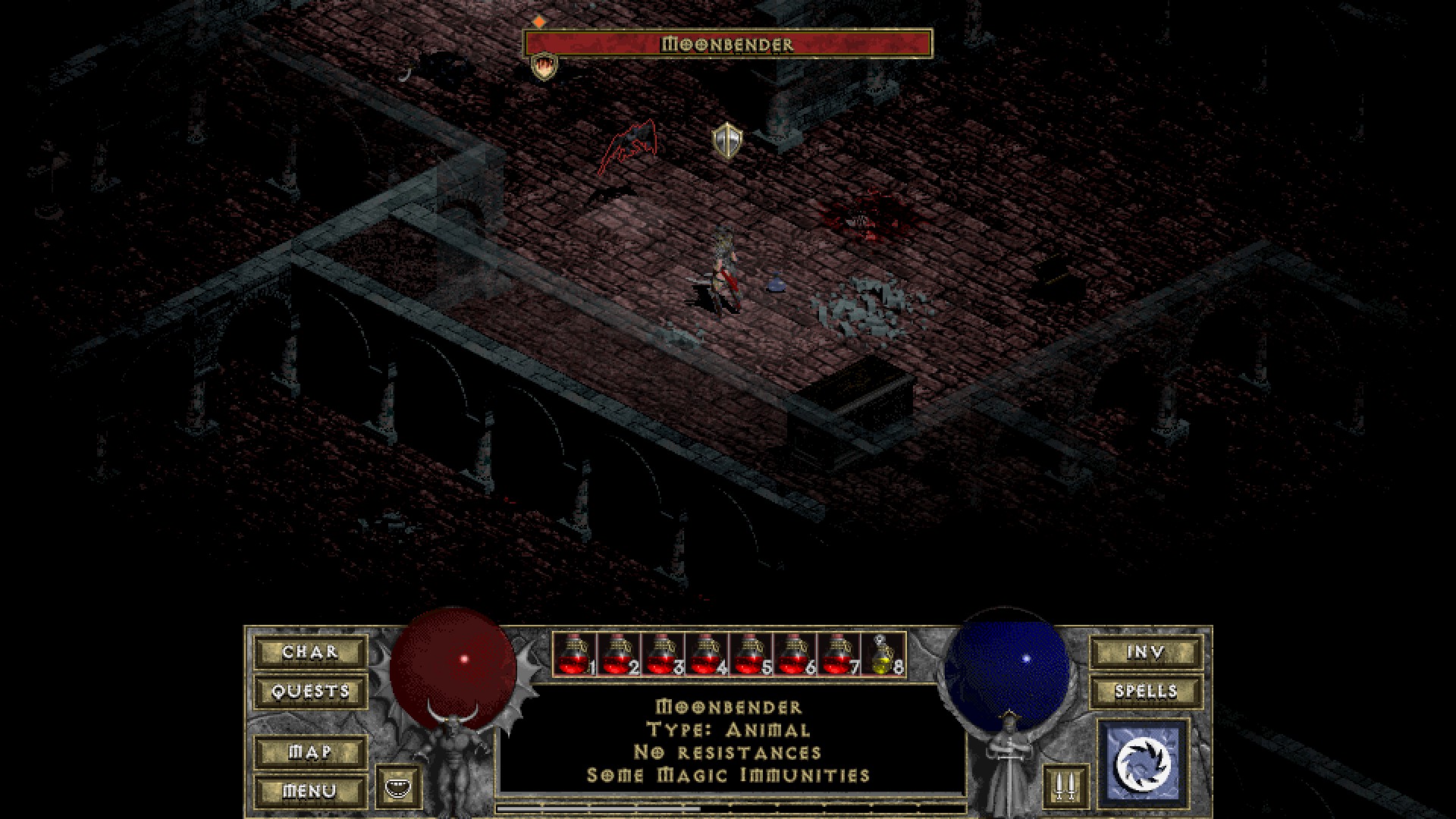This screenshot has height=819, width=1456.
Task: Use the red healing potion in belt slot 1
Action: click(574, 654)
